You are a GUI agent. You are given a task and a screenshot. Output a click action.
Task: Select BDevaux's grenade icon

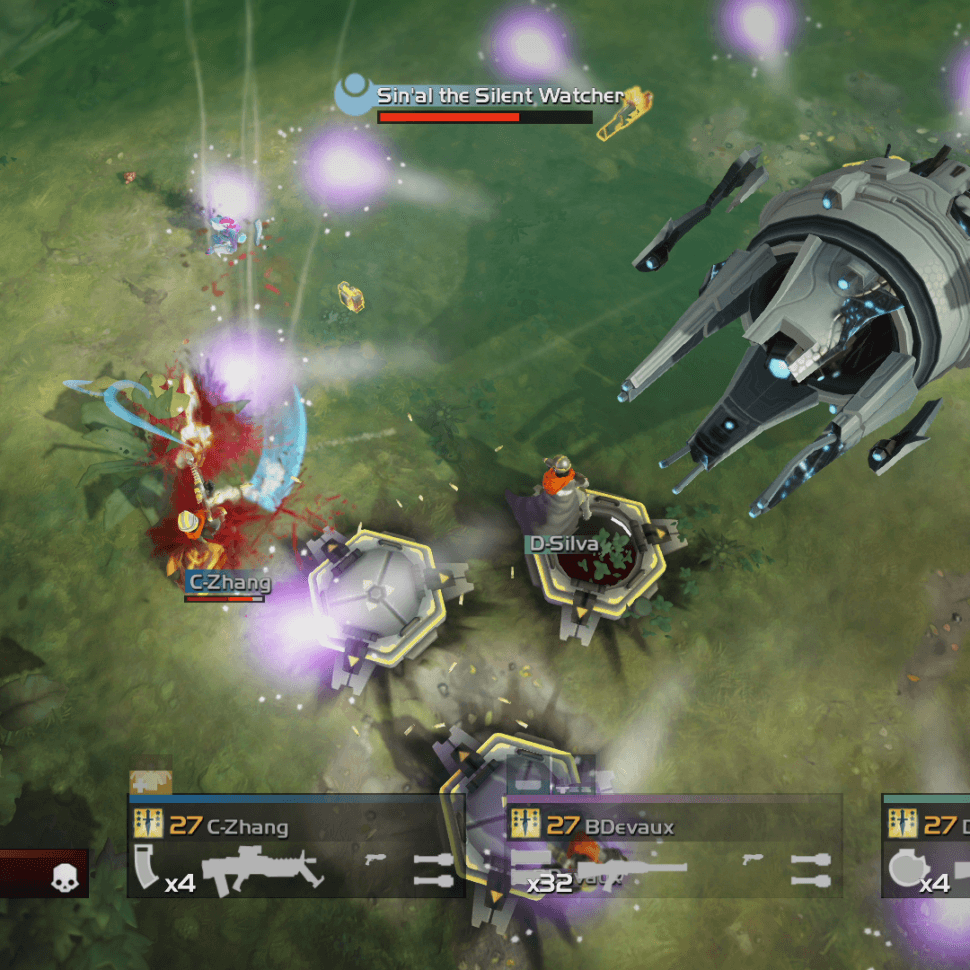pos(810,870)
